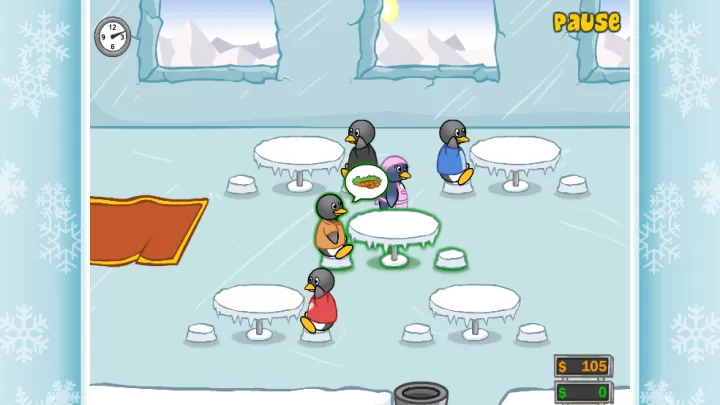Pause the game with the Pause button

tap(586, 22)
